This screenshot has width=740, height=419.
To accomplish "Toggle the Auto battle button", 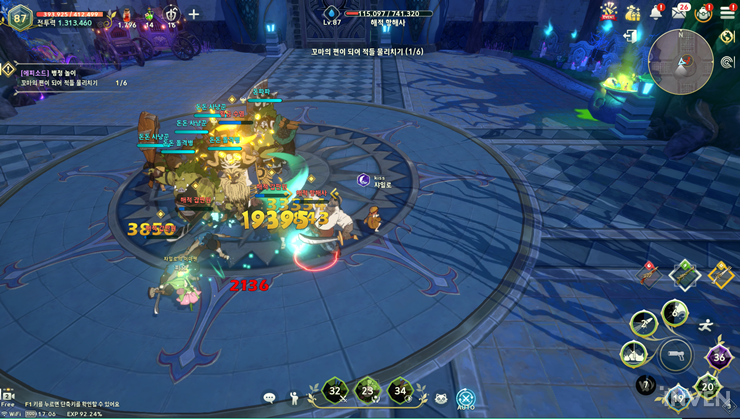I will click(x=465, y=398).
